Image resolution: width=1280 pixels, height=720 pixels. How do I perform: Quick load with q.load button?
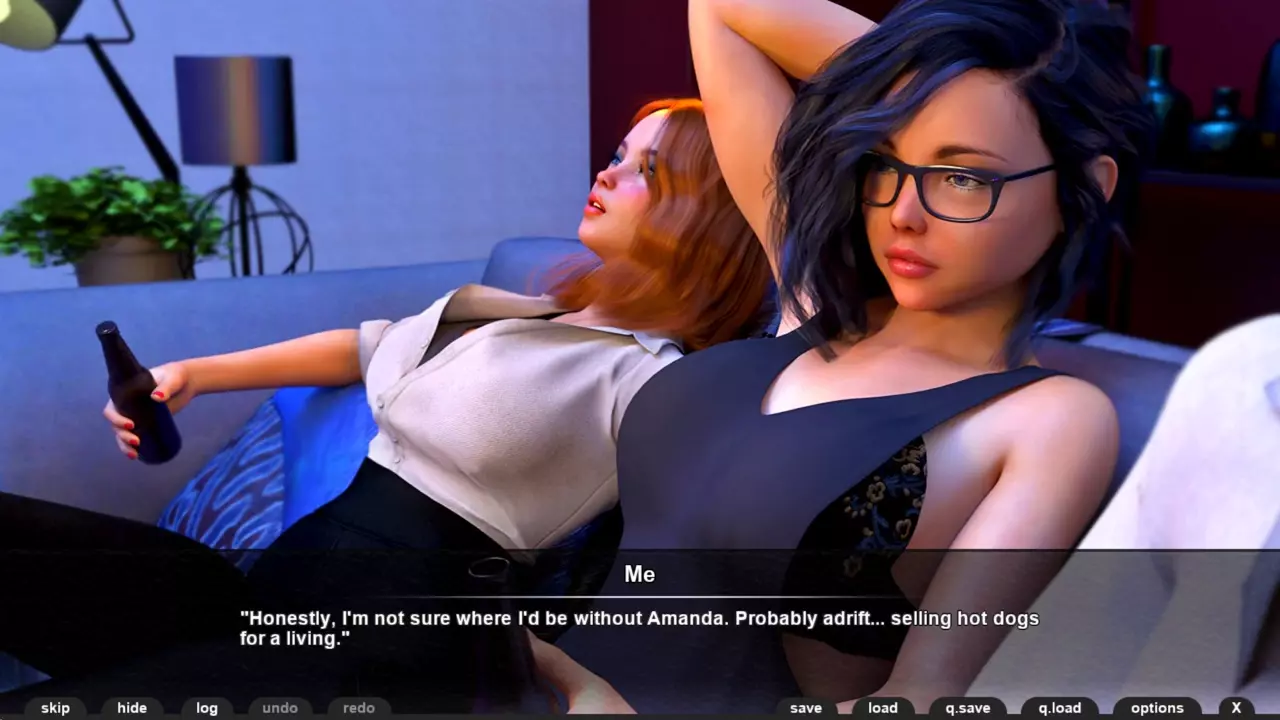coord(1059,708)
